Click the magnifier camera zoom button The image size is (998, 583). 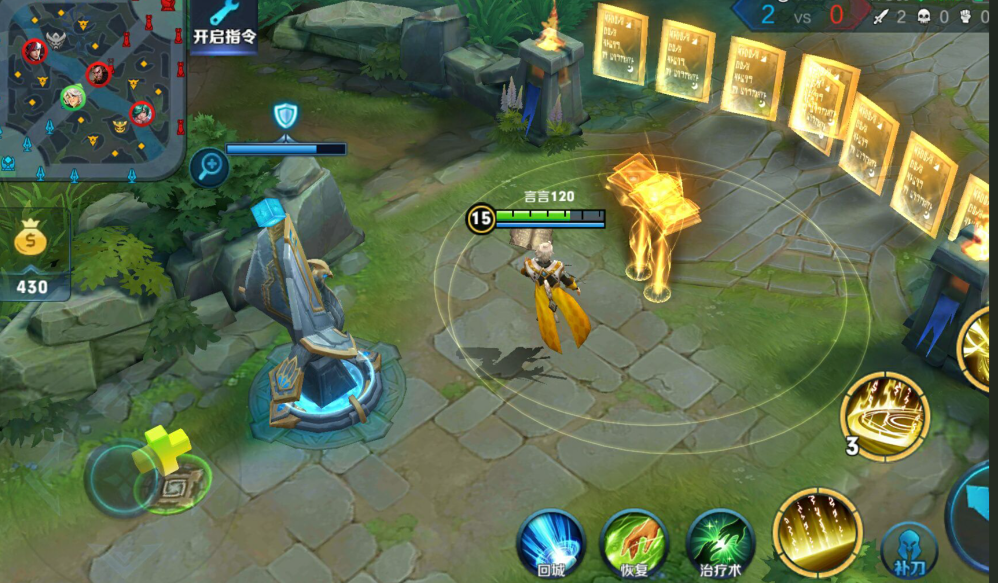[x=210, y=166]
